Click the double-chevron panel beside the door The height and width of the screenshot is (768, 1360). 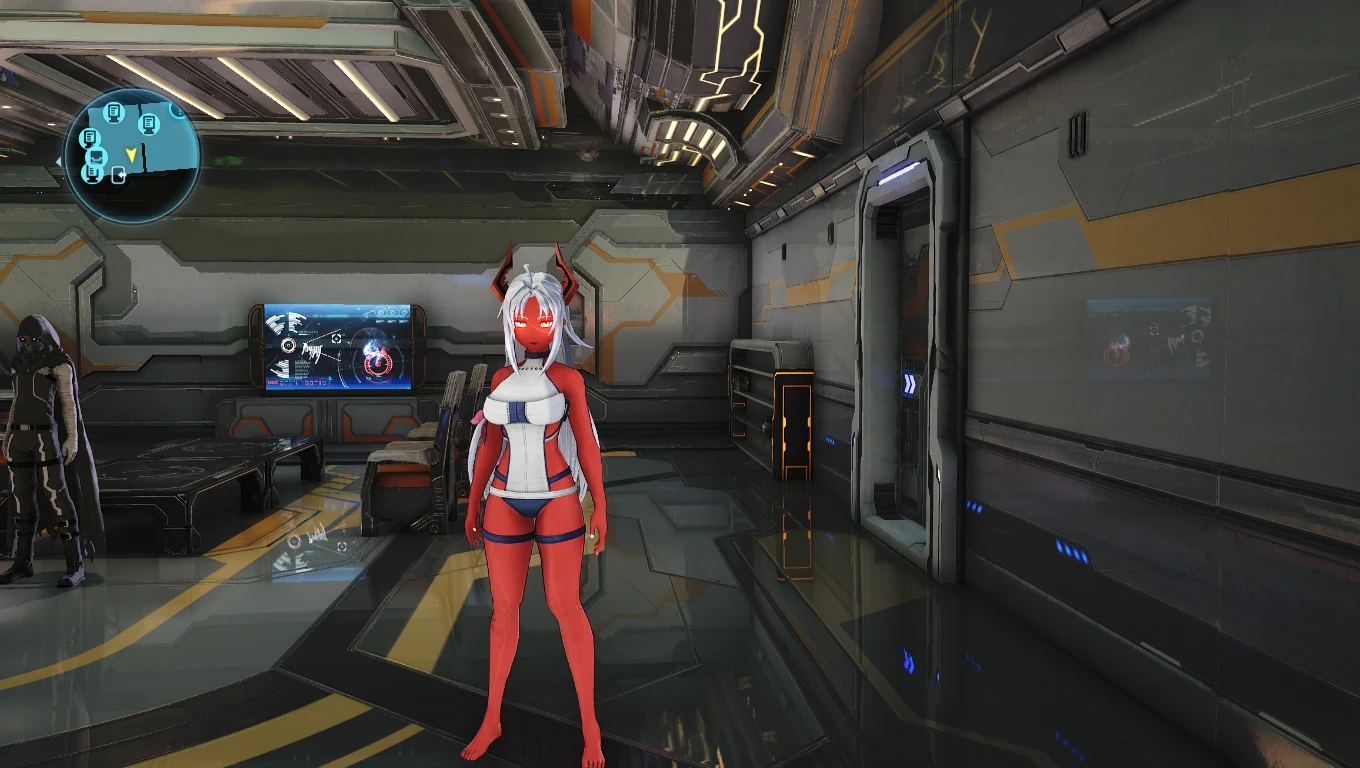point(911,382)
